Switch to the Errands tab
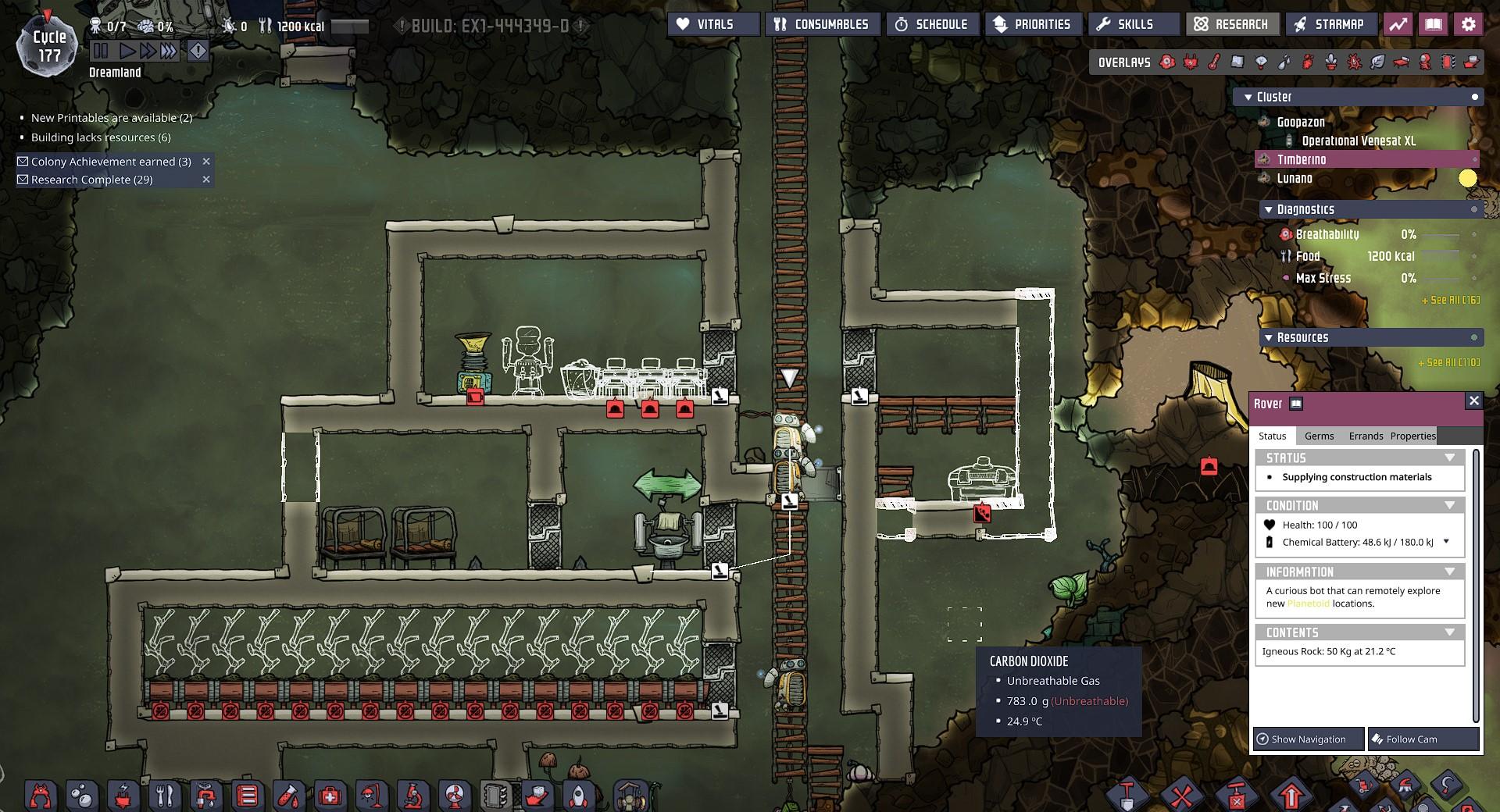 (1366, 436)
